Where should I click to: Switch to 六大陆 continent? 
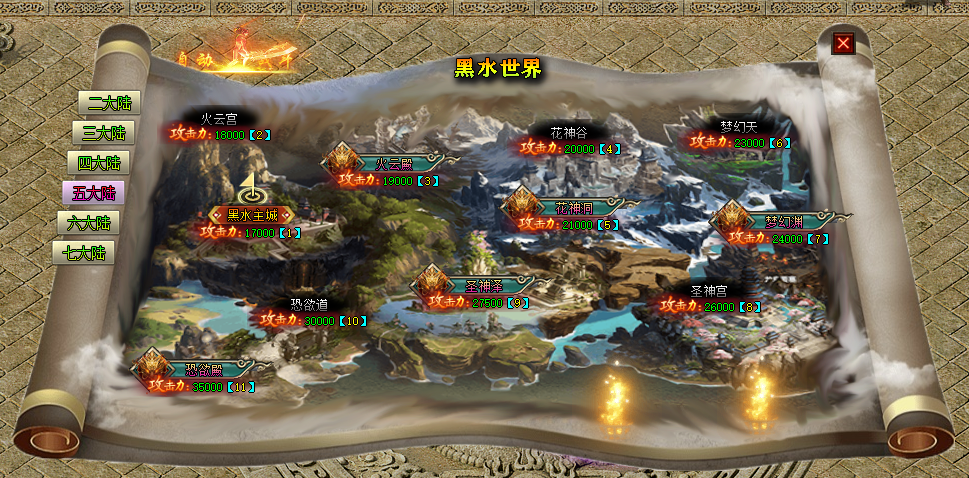(x=88, y=222)
